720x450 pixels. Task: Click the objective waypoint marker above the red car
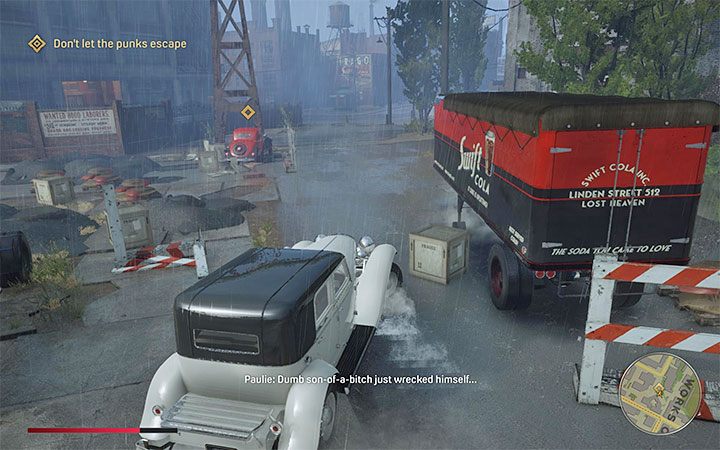point(248,112)
